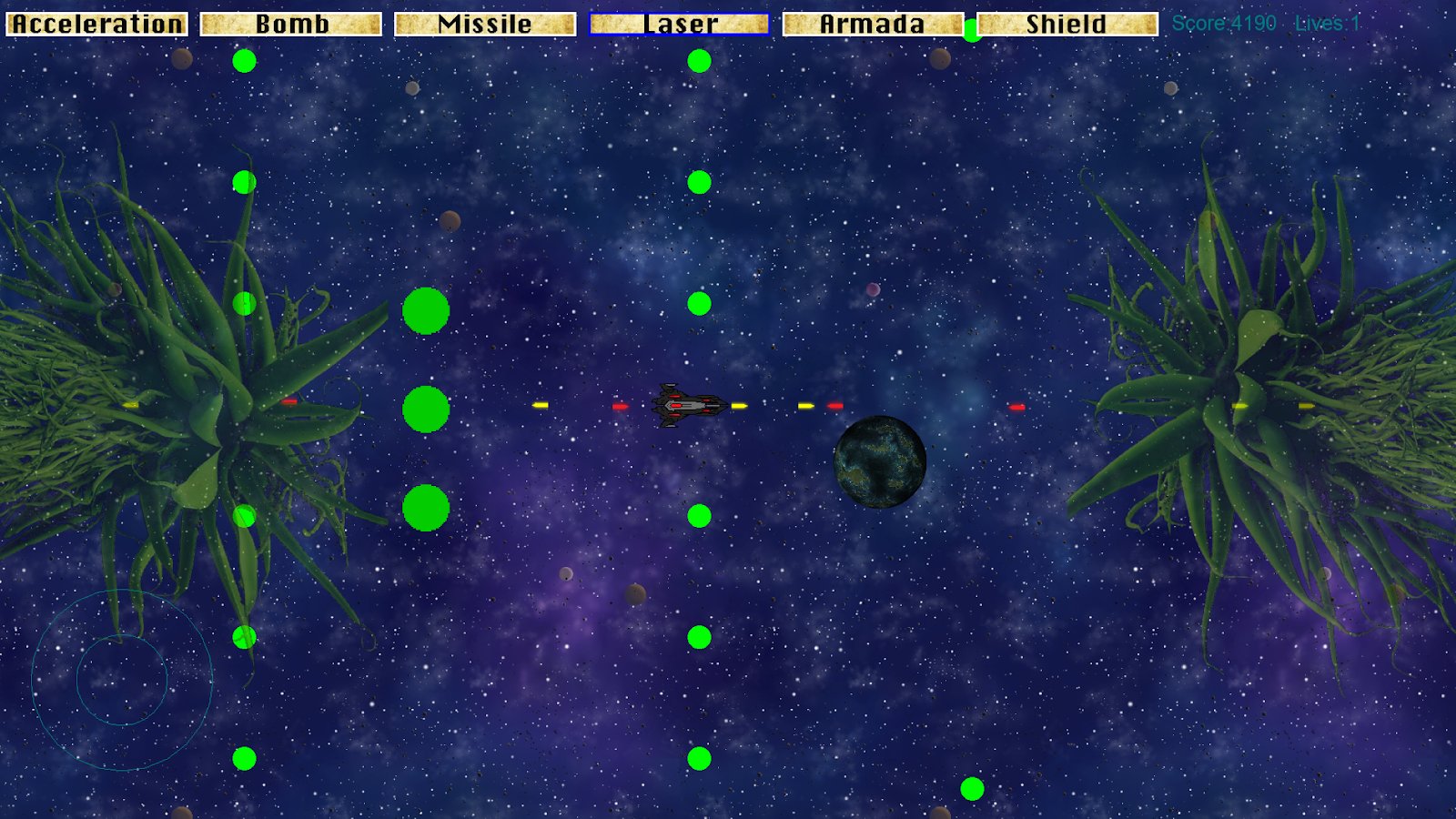Tap the virtual joystick circle

[x=122, y=680]
